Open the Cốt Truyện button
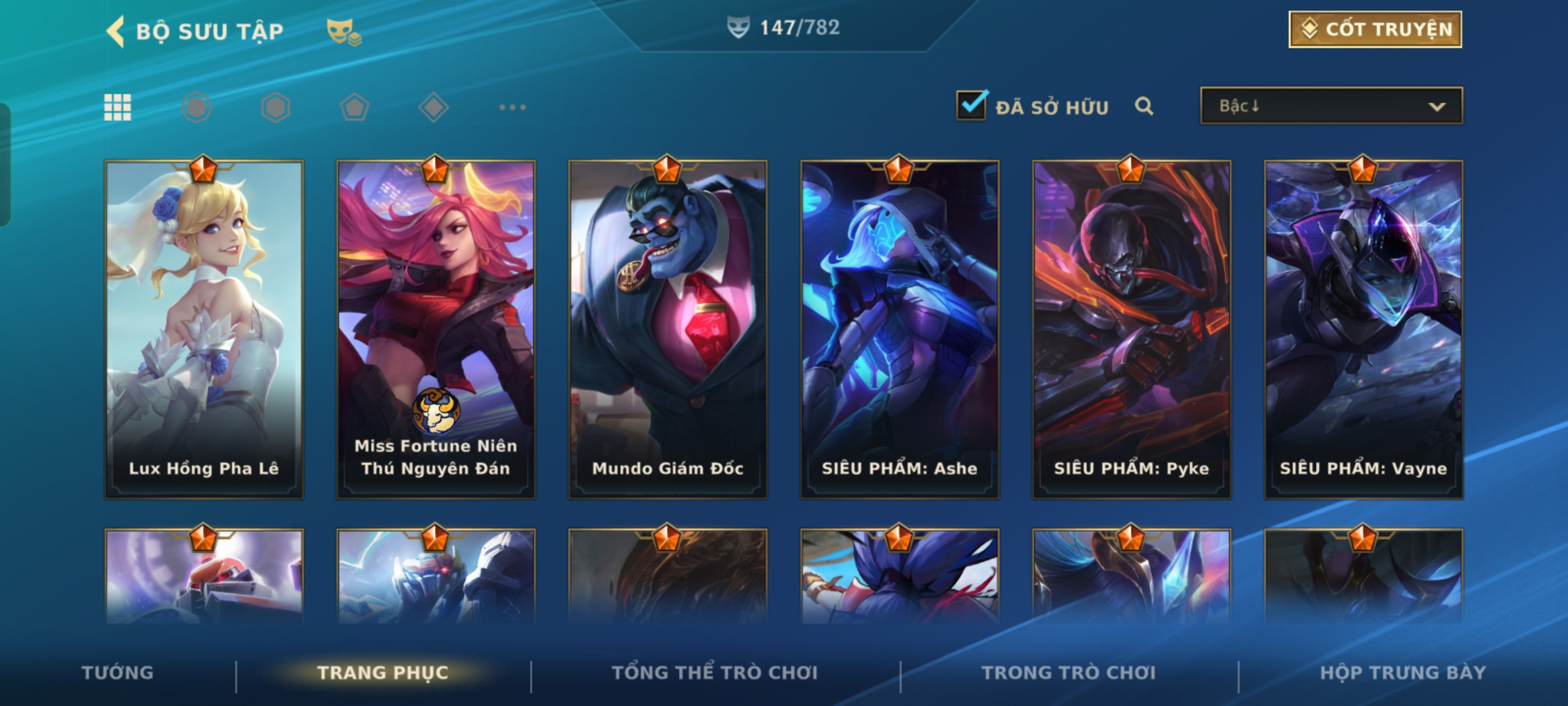This screenshot has height=706, width=1568. pyautogui.click(x=1375, y=29)
